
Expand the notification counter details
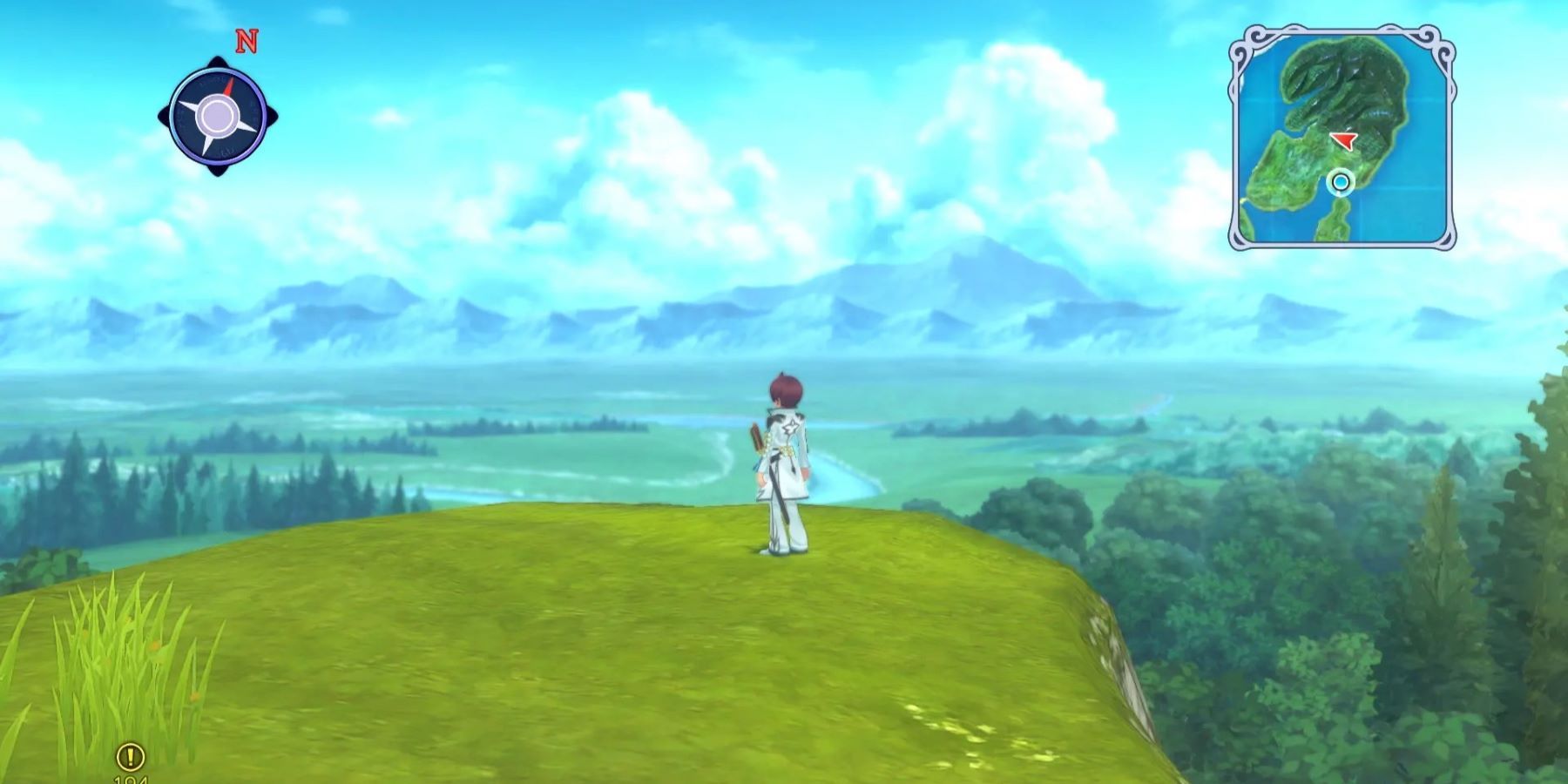coord(131,778)
